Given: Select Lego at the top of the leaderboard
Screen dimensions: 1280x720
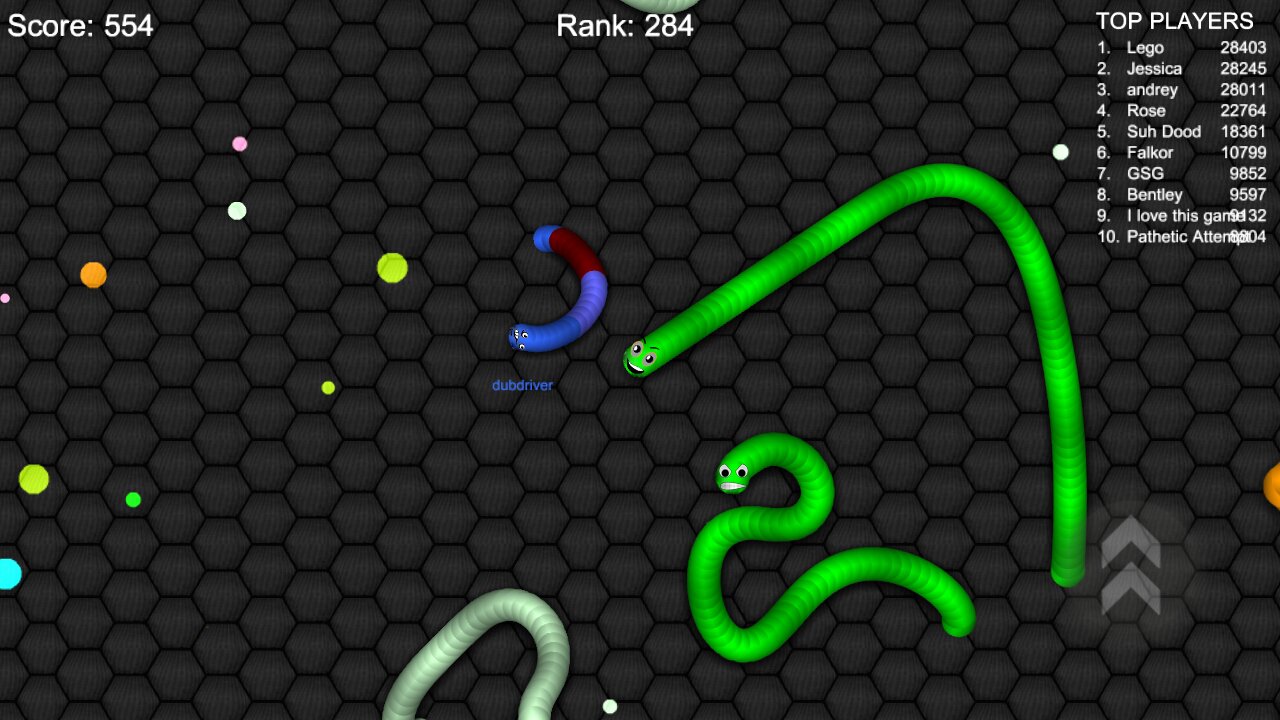Looking at the screenshot, I should click(1147, 47).
